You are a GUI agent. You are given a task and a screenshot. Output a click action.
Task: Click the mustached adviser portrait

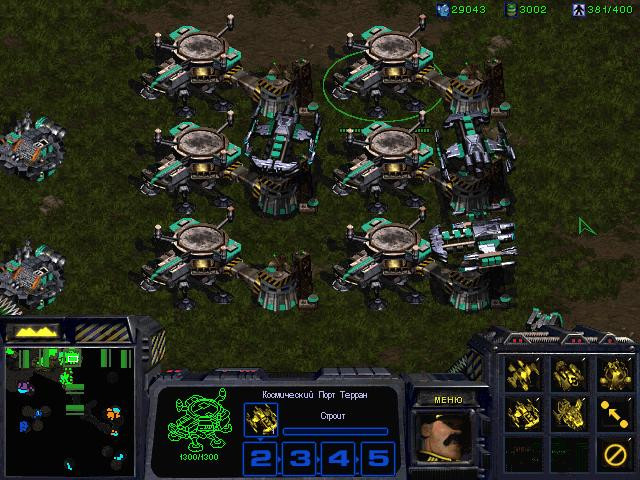[448, 439]
